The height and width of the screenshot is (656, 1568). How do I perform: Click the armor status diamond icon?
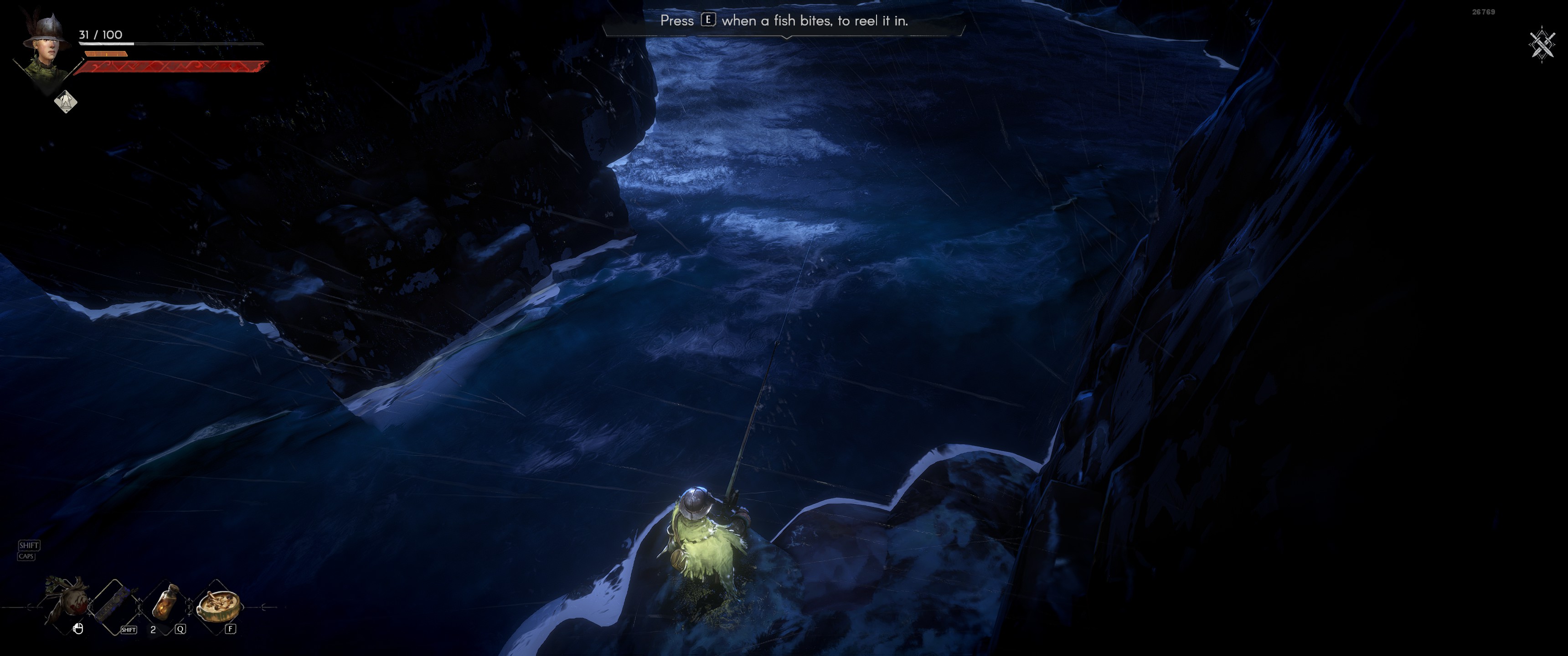coord(66,101)
